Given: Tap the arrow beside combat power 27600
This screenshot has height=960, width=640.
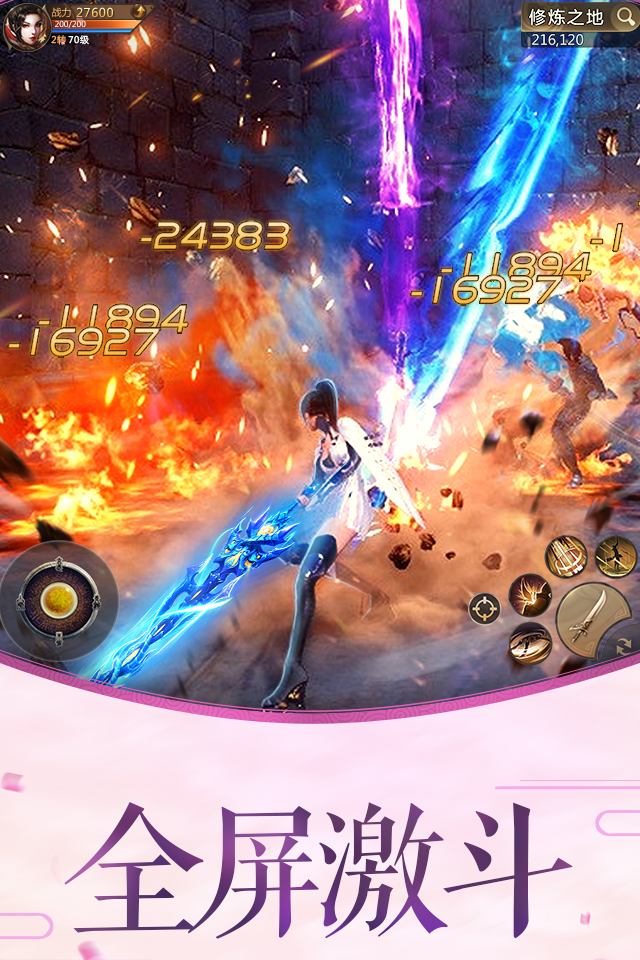Looking at the screenshot, I should pos(139,12).
